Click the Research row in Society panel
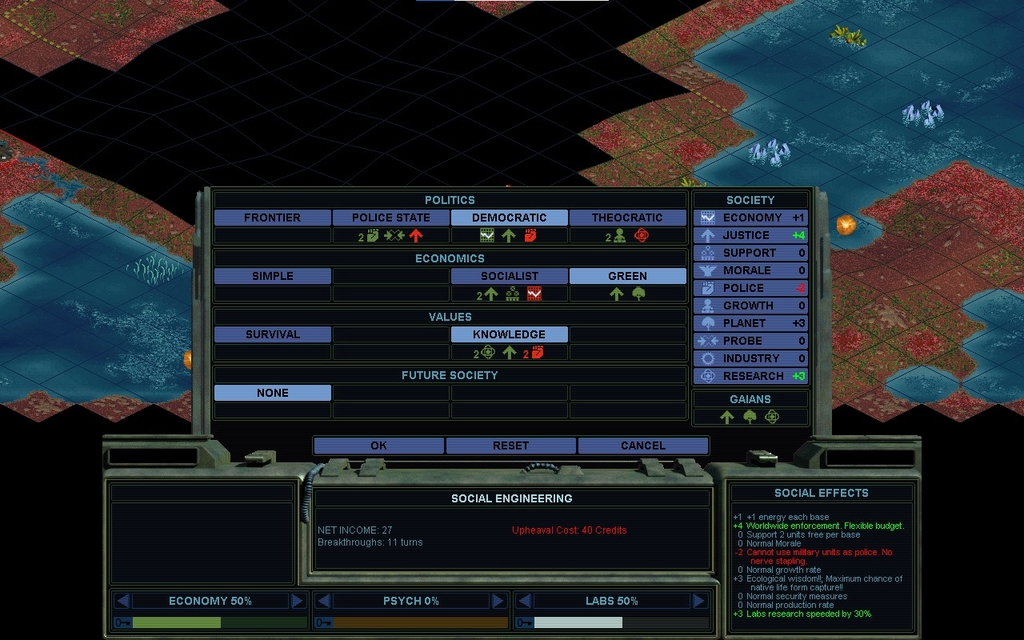Image resolution: width=1024 pixels, height=640 pixels. tap(751, 376)
